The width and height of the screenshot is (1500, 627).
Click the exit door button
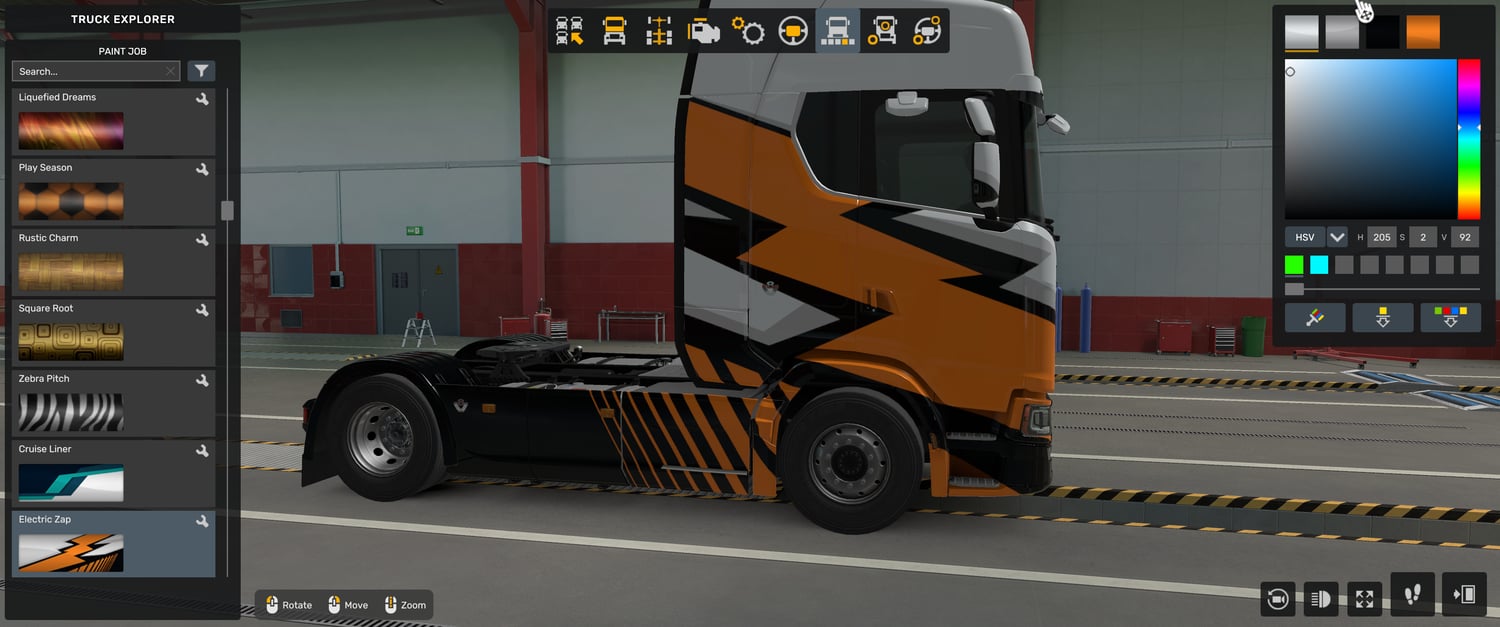[x=1464, y=595]
